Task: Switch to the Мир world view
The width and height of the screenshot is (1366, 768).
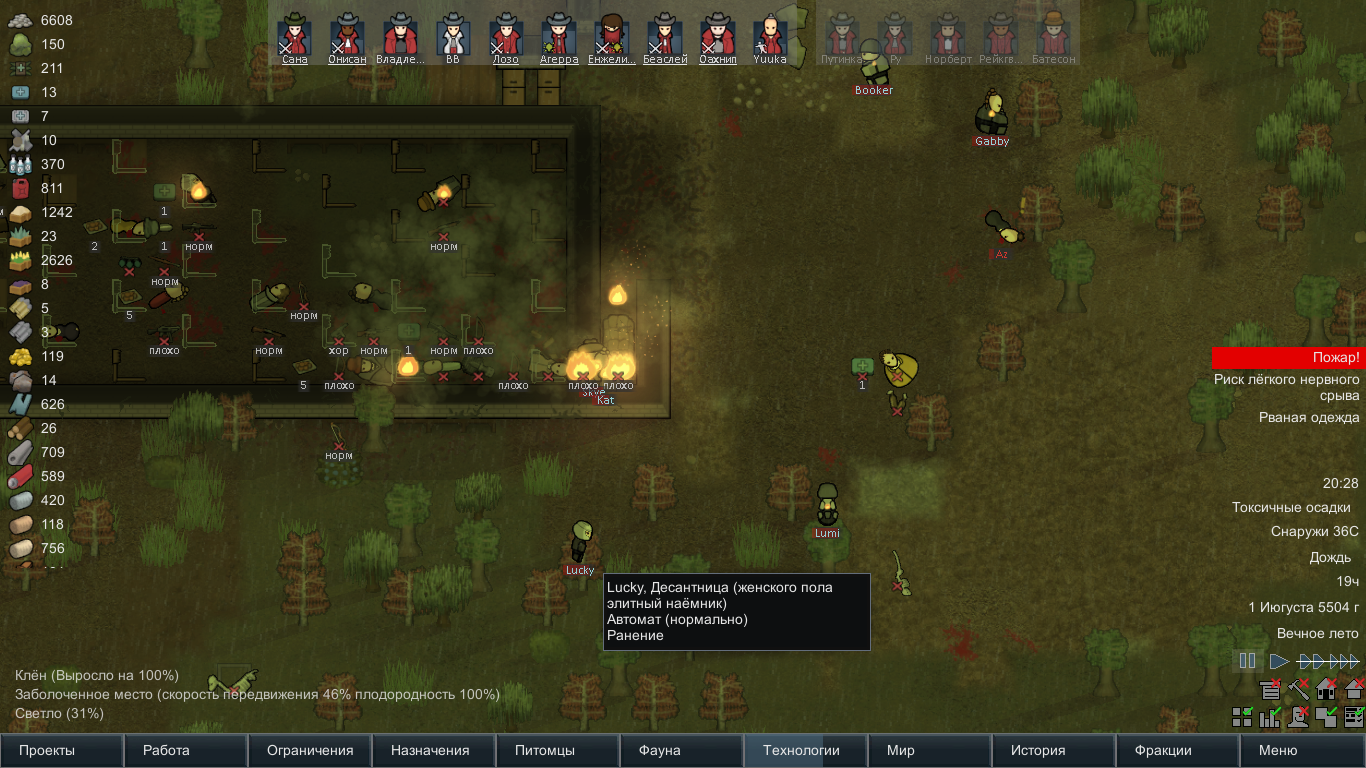Action: 930,750
